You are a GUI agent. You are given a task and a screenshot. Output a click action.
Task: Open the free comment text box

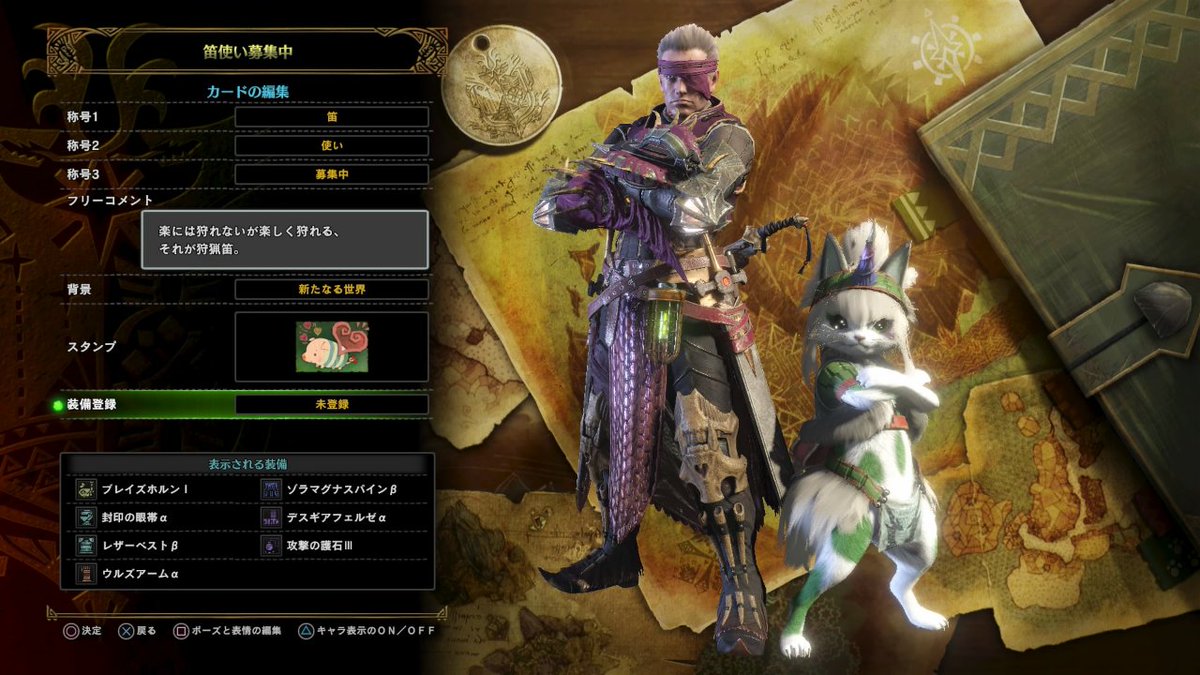pyautogui.click(x=284, y=239)
